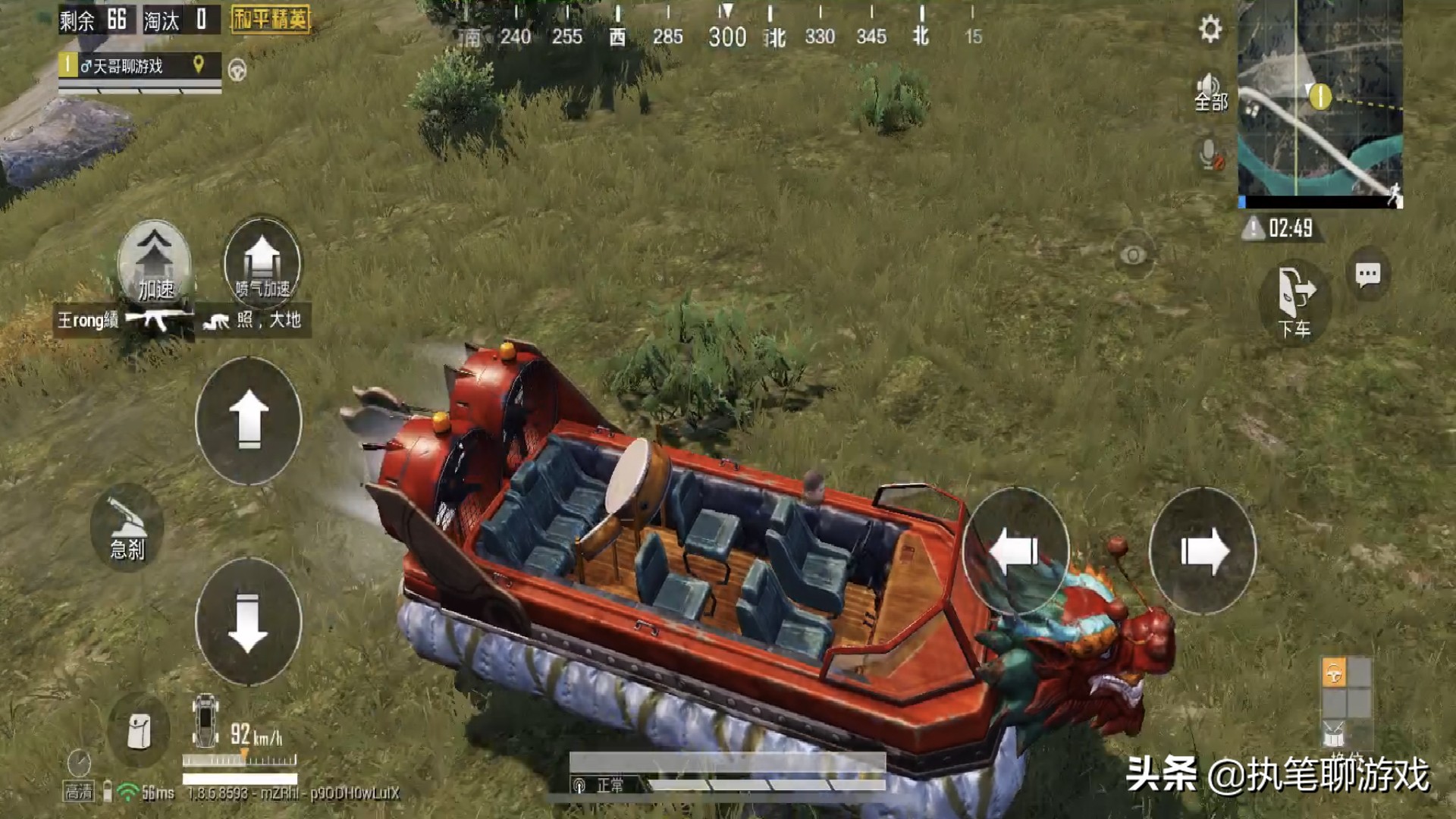Screen dimensions: 1456x819
Task: Select the orange driver seat slot
Action: point(1334,673)
